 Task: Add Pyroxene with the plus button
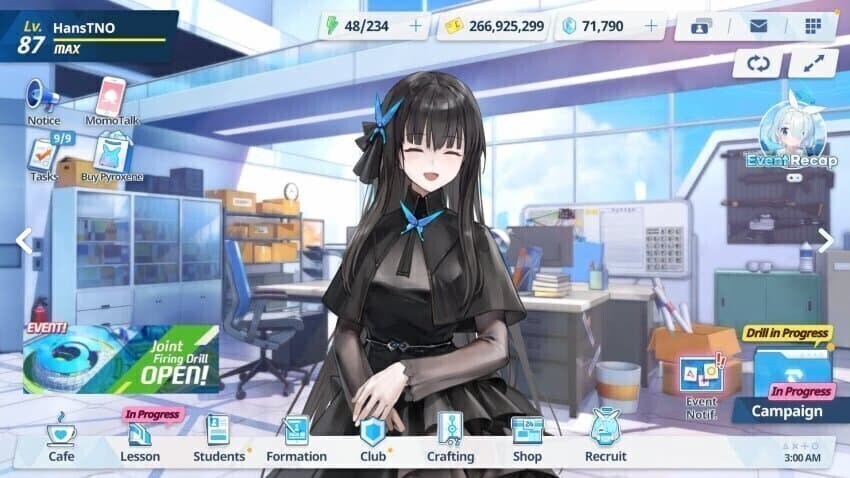[x=651, y=26]
